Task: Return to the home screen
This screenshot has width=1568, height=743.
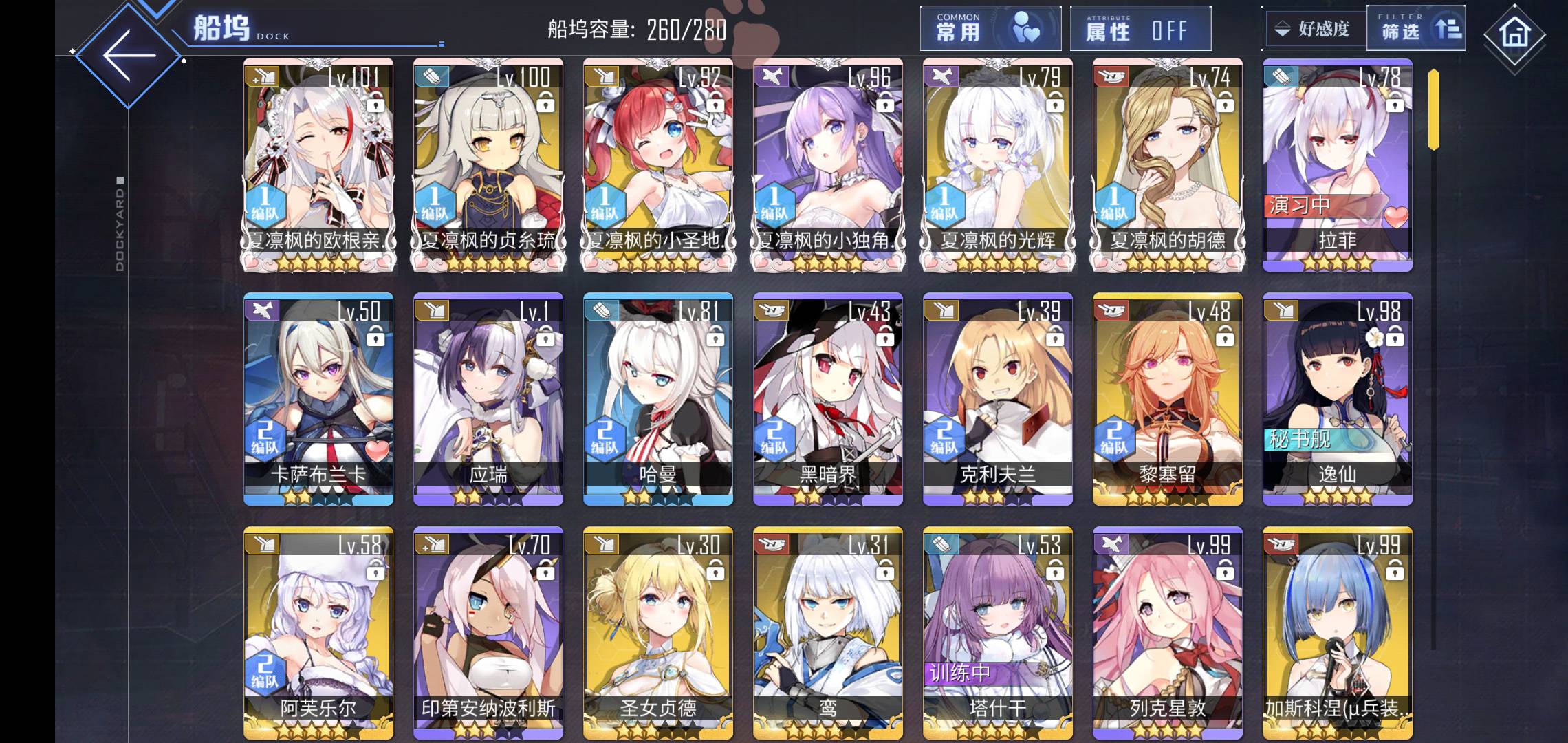Action: coord(1514,33)
